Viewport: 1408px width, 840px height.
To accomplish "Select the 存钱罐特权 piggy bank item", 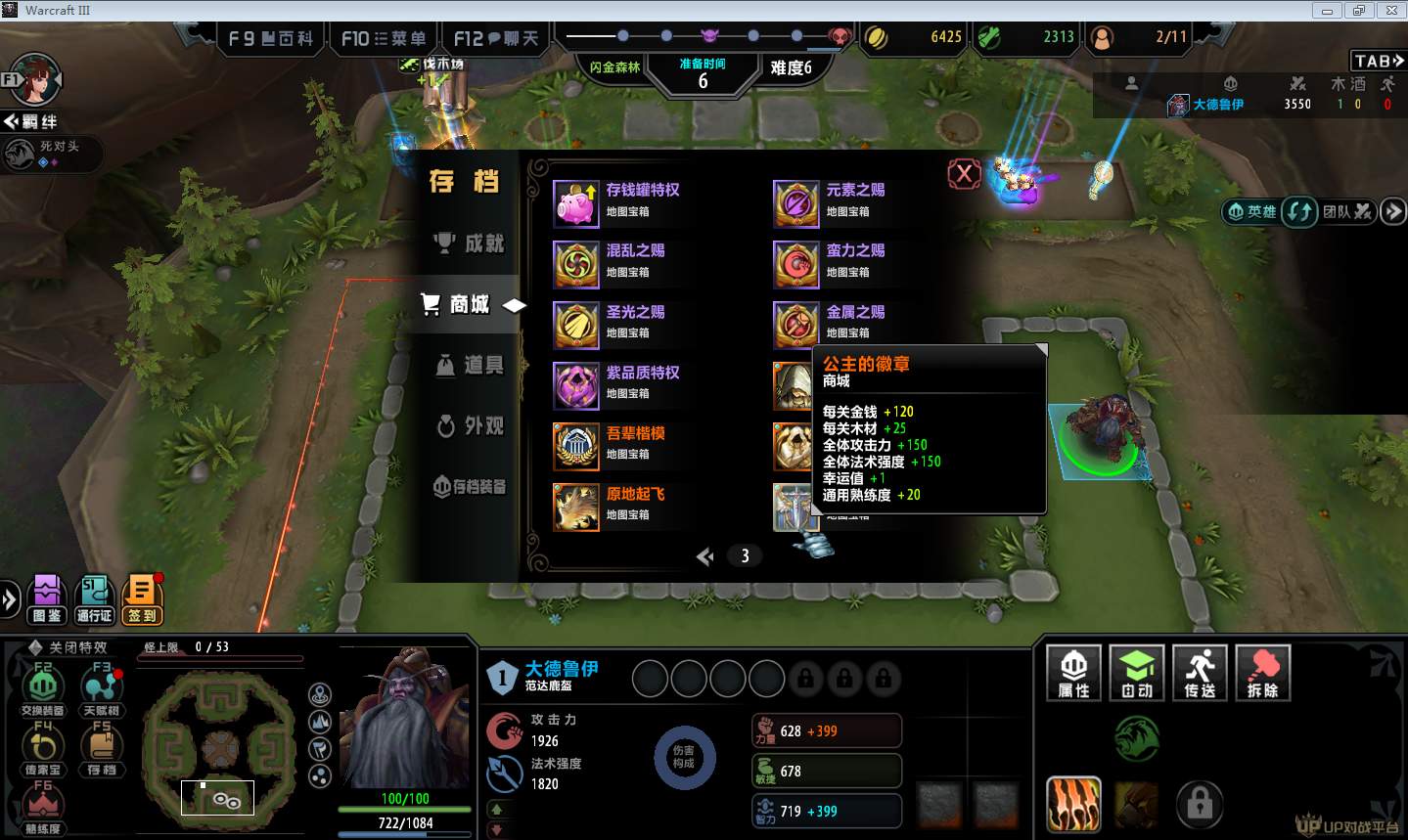I will coord(576,203).
